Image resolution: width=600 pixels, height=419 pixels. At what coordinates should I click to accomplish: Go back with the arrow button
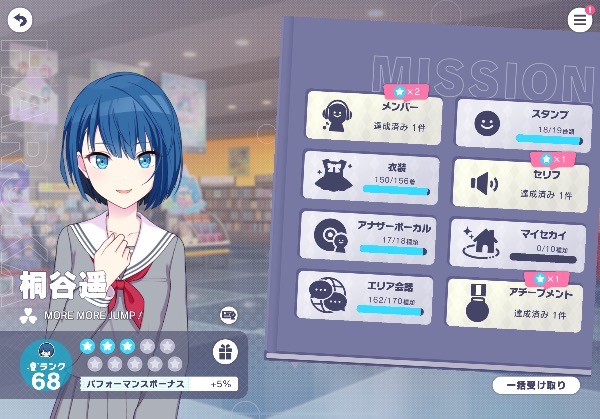tap(20, 20)
